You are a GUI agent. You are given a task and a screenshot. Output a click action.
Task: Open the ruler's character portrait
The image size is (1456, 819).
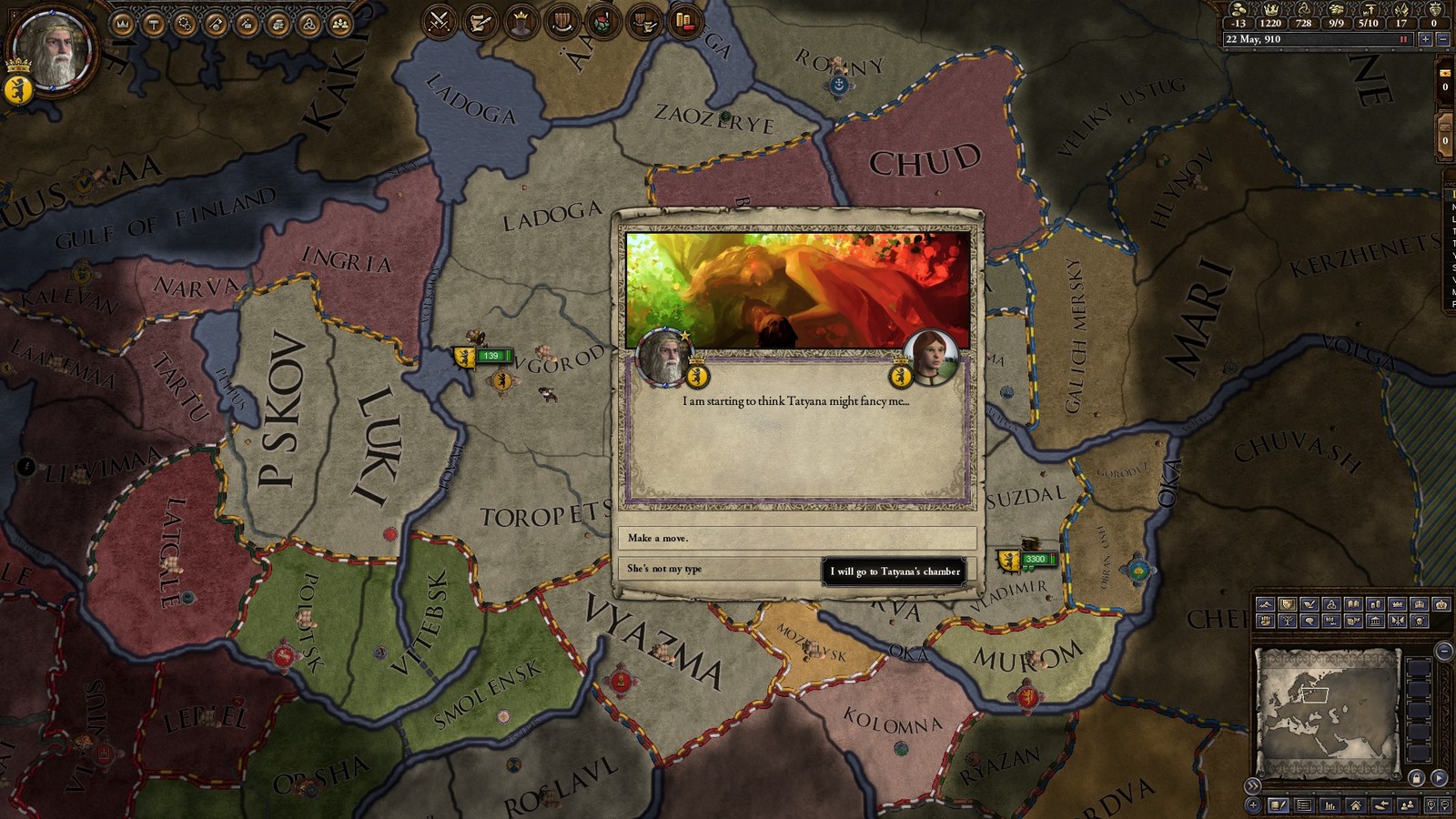pos(55,50)
